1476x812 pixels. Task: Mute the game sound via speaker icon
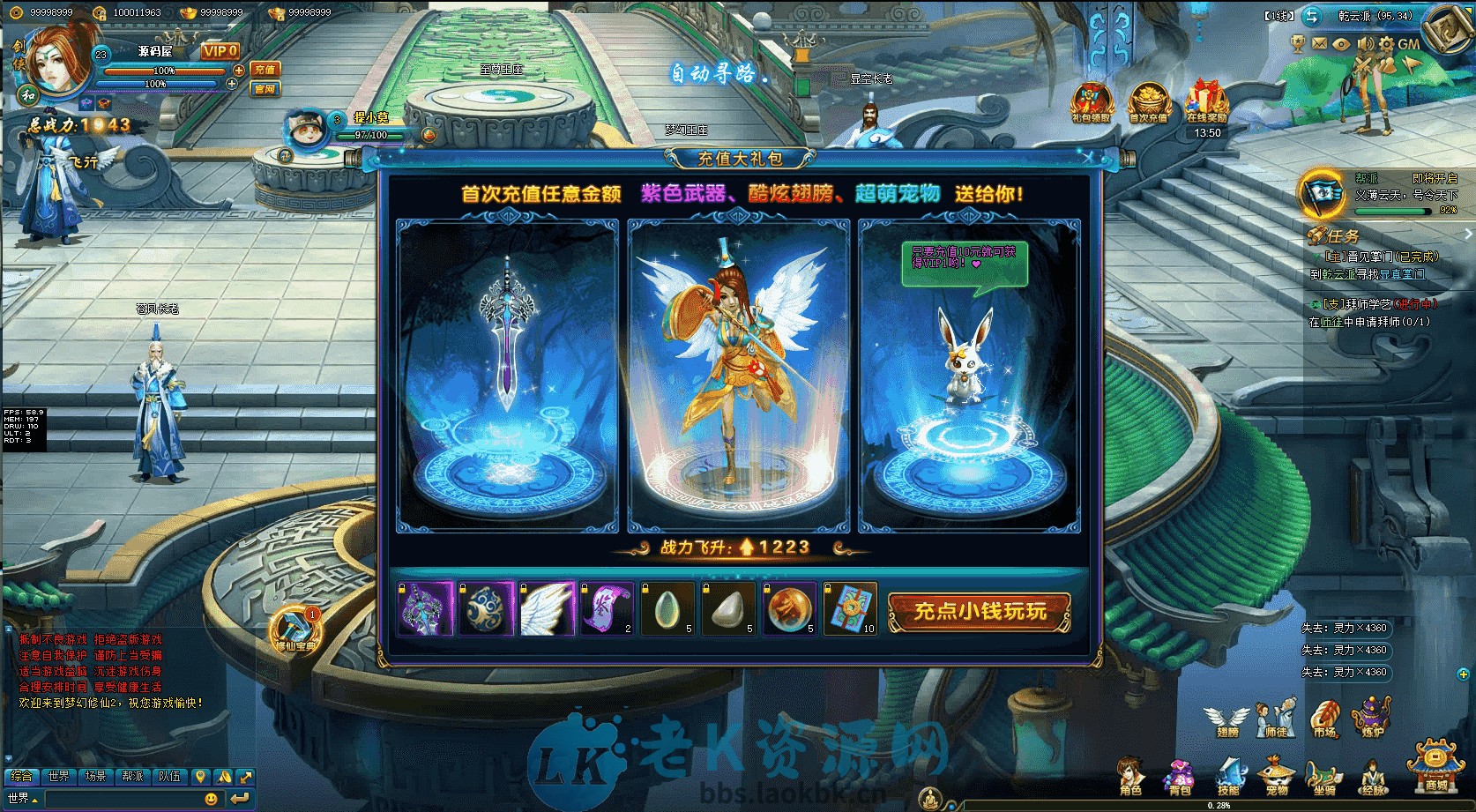click(x=1365, y=43)
